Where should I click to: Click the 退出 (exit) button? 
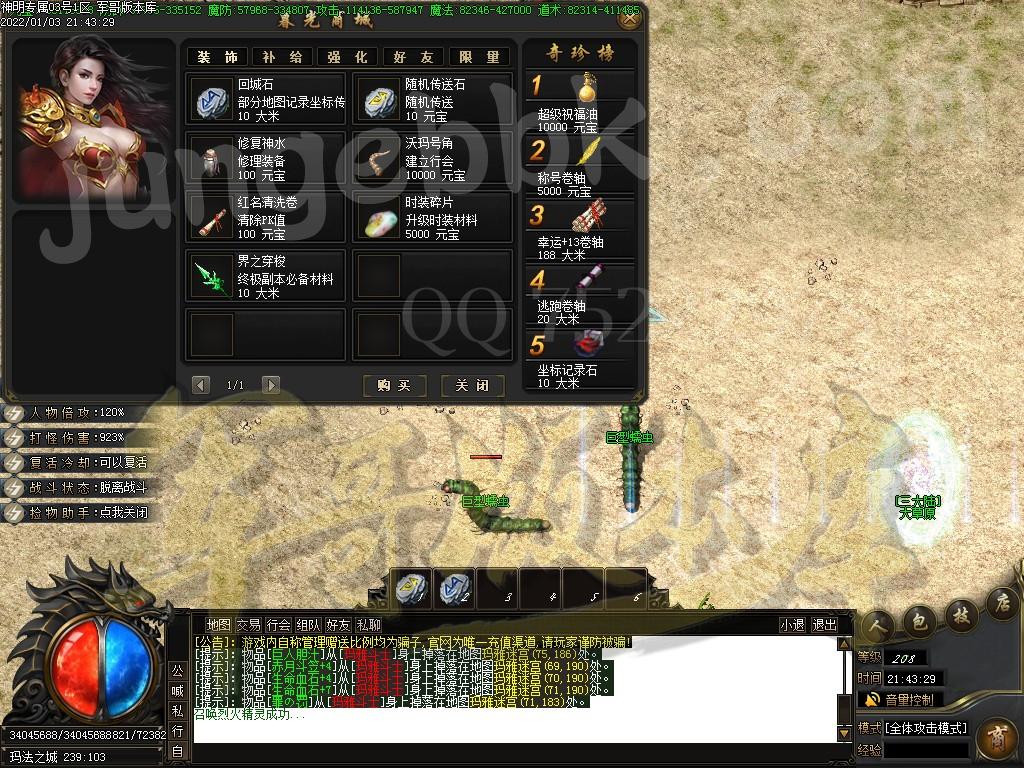click(825, 625)
